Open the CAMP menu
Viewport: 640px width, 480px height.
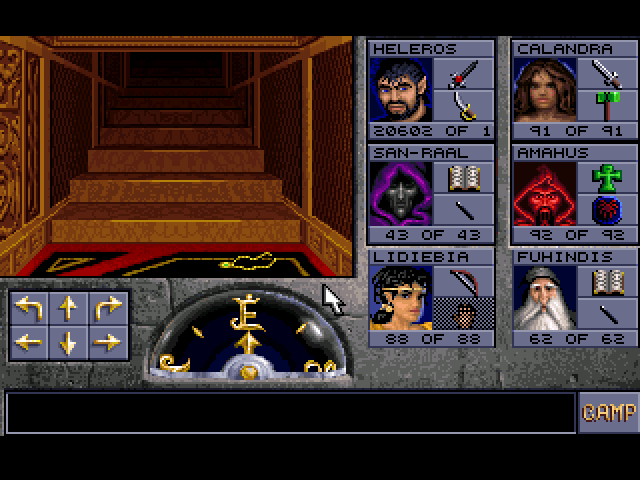click(608, 413)
